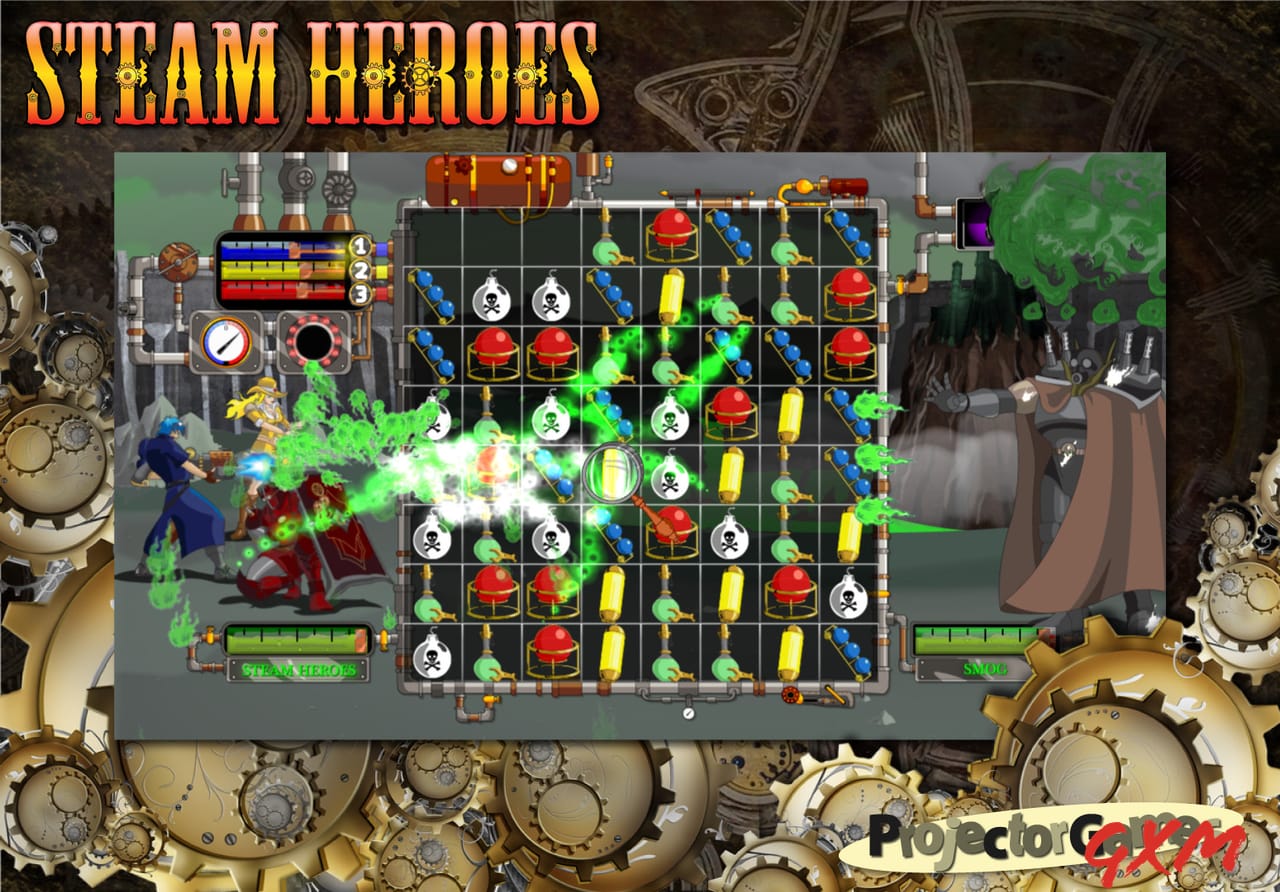Click the screw icon under the grid

pyautogui.click(x=688, y=712)
